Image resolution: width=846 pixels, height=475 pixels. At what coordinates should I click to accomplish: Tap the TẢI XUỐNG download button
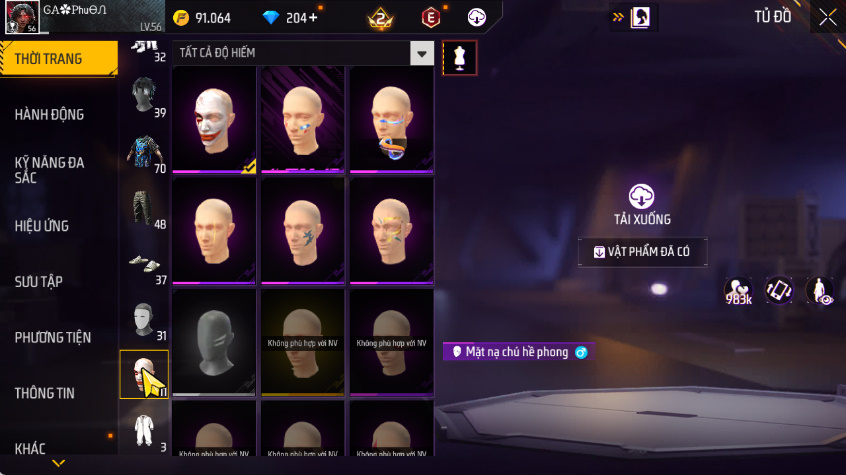coord(641,204)
